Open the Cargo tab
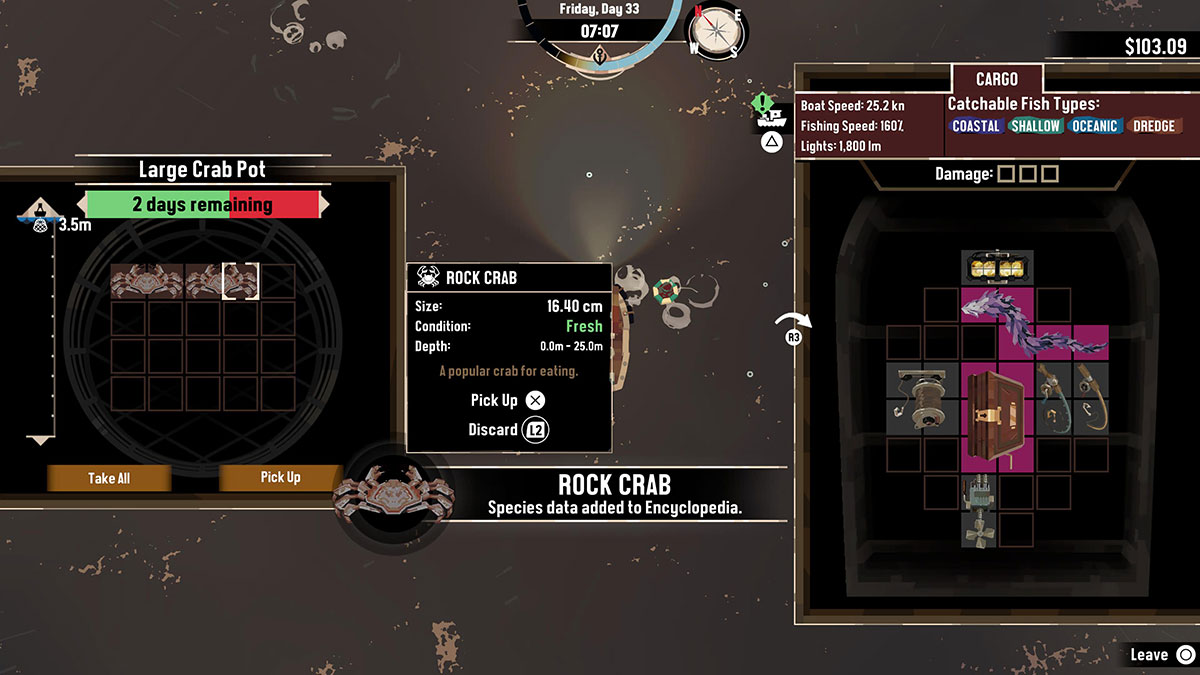Screen dimensions: 1200x675 click(997, 79)
